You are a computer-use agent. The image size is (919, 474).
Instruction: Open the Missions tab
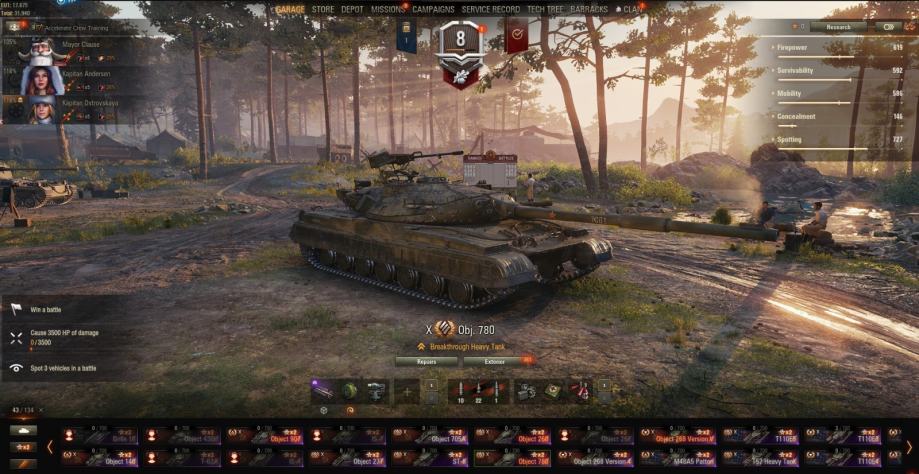click(x=388, y=9)
